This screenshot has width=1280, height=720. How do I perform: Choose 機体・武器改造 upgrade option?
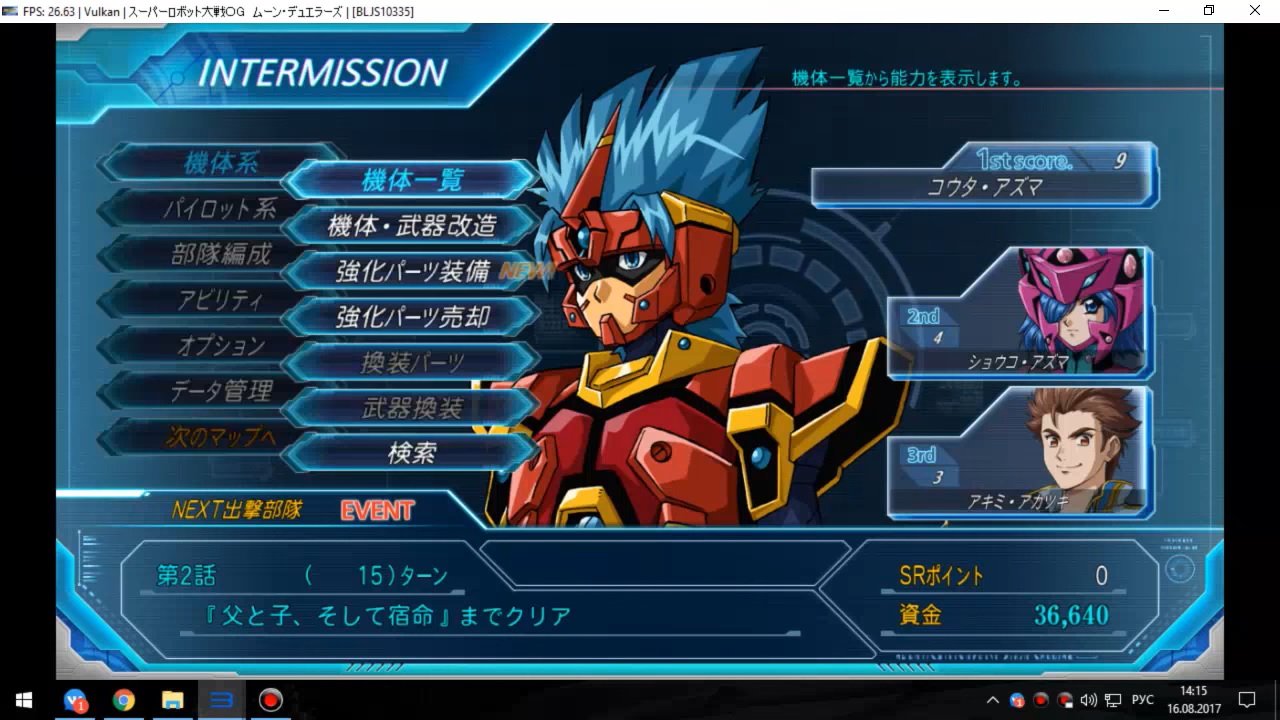coord(412,226)
